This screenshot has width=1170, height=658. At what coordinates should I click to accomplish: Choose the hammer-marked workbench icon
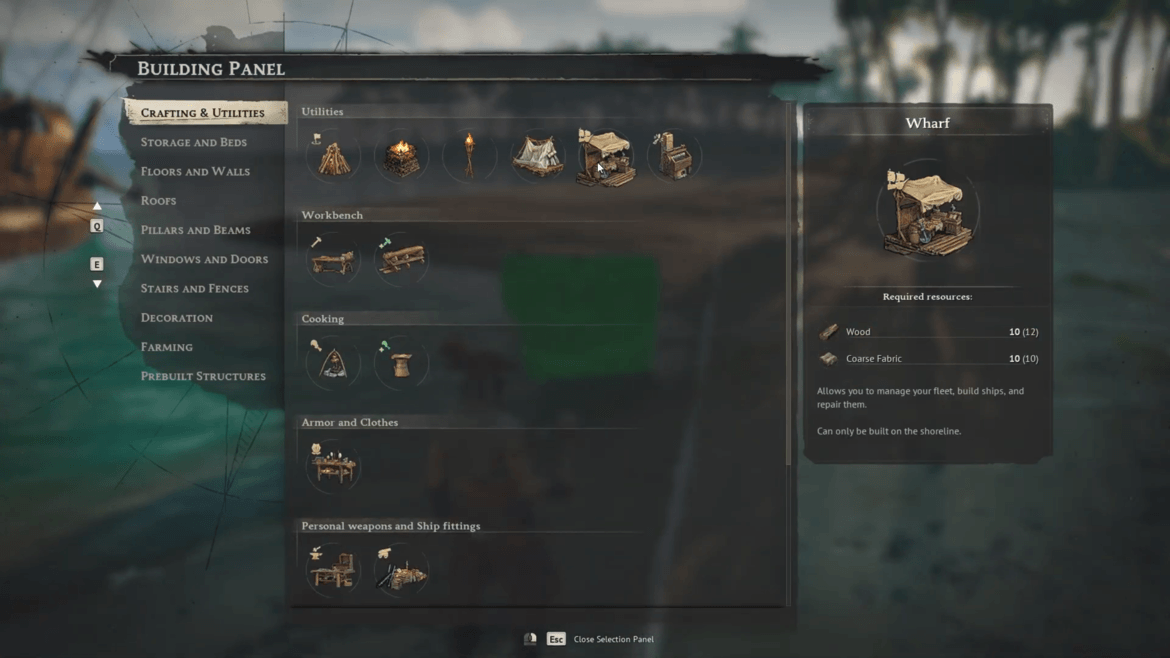(x=333, y=260)
